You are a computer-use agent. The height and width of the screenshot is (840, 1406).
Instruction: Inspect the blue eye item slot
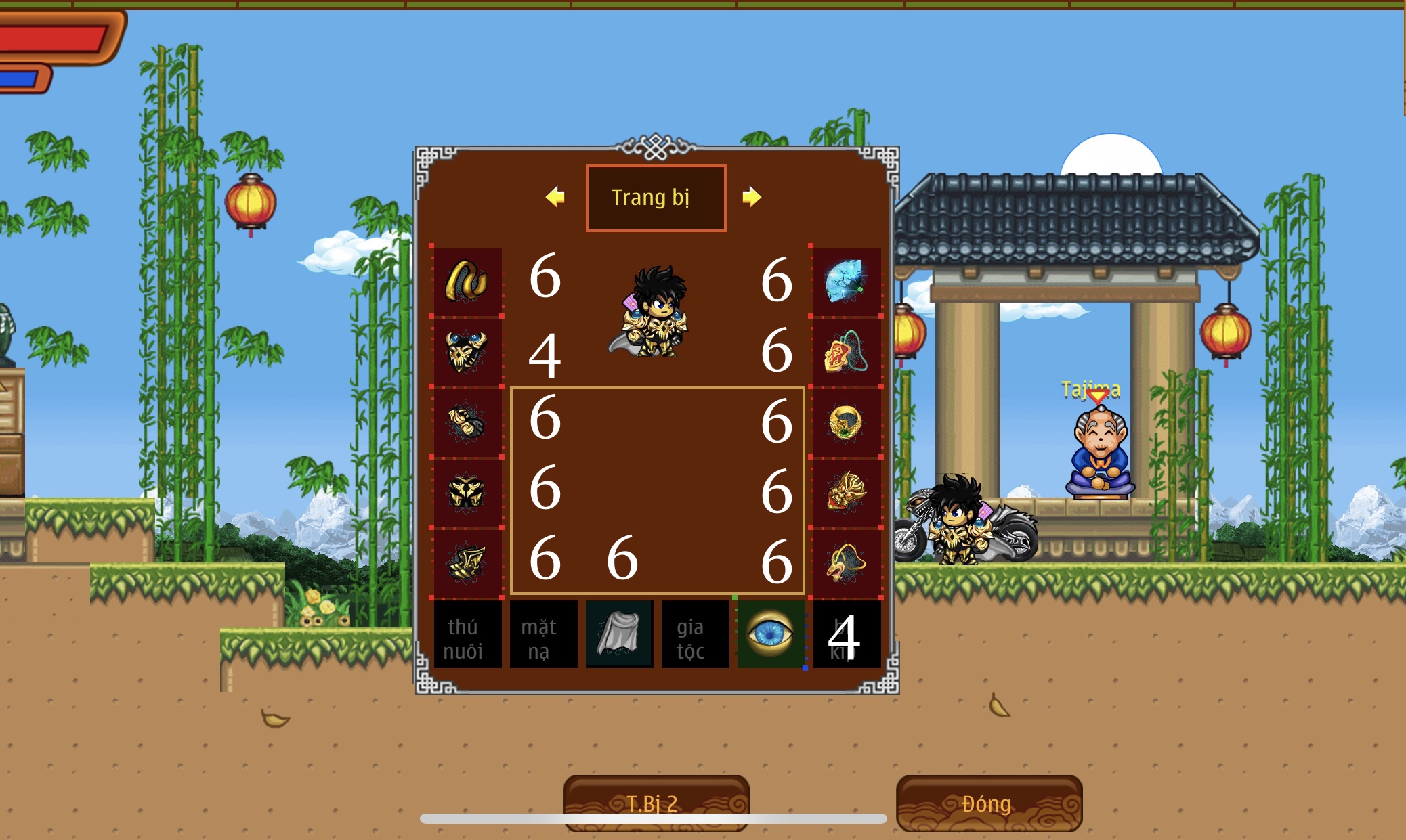(x=770, y=634)
